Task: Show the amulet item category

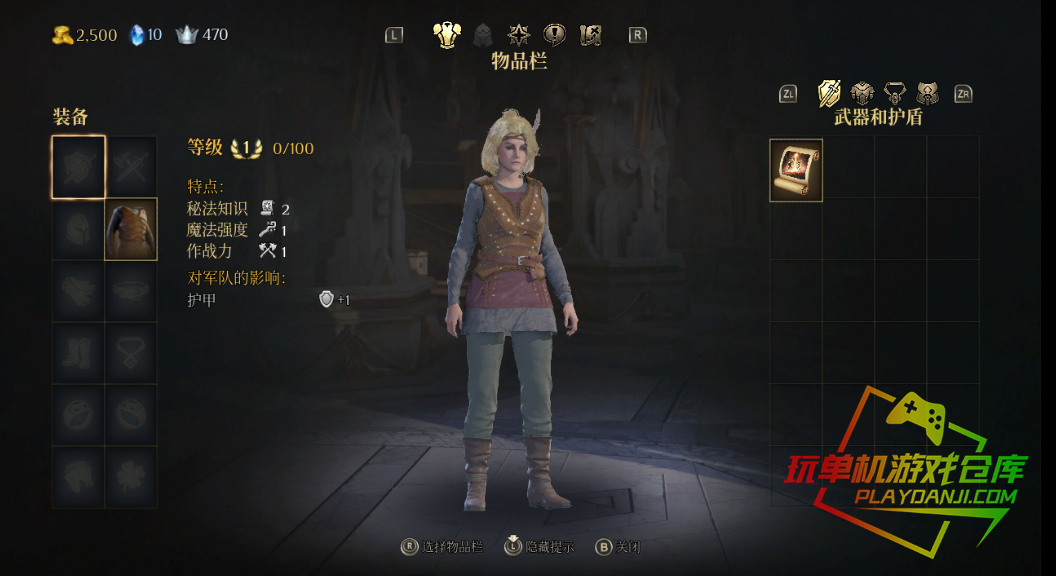Action: 895,93
